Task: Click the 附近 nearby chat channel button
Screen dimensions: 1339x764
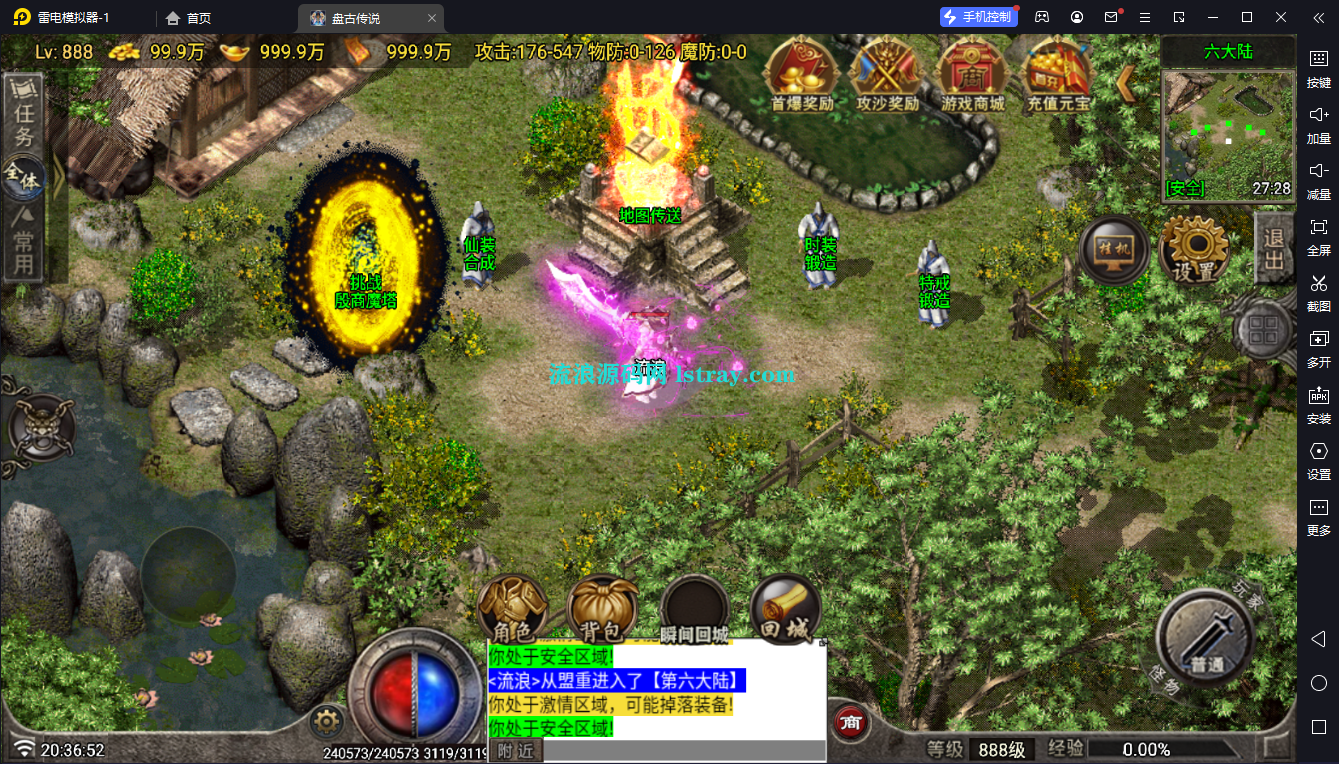Action: [x=516, y=750]
